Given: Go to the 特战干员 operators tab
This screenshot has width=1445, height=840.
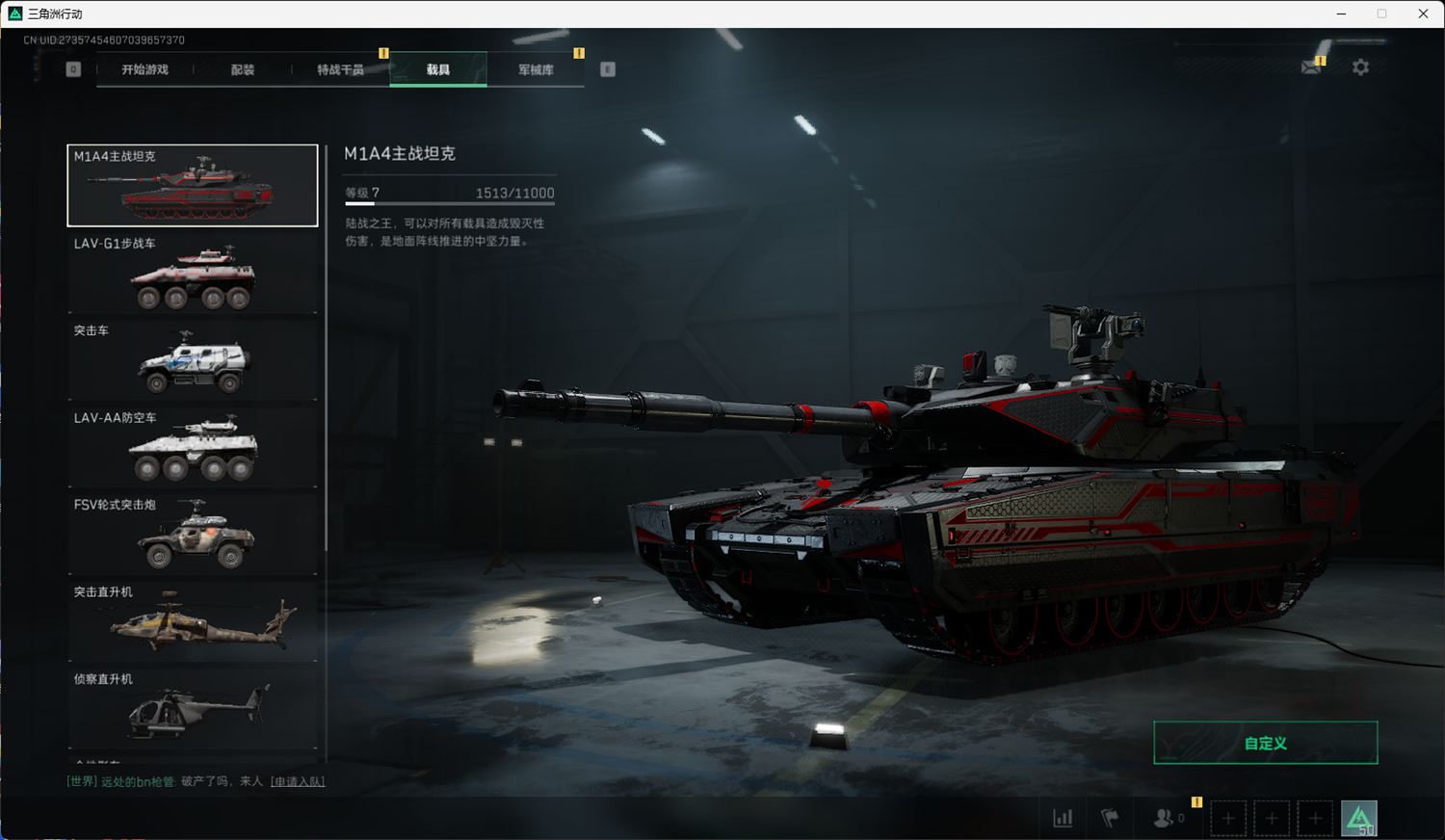Looking at the screenshot, I should click(340, 69).
